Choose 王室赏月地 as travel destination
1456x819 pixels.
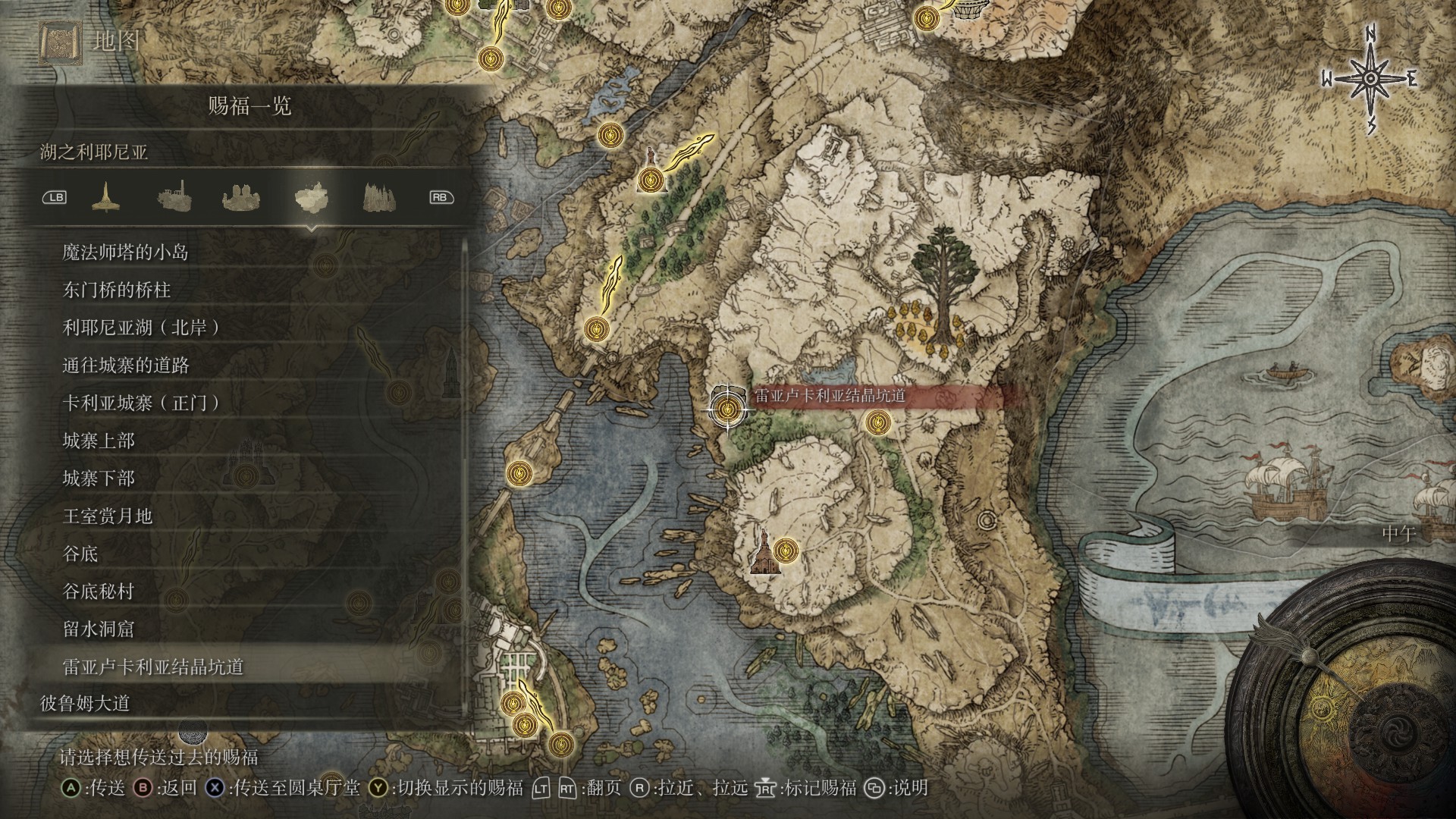107,516
